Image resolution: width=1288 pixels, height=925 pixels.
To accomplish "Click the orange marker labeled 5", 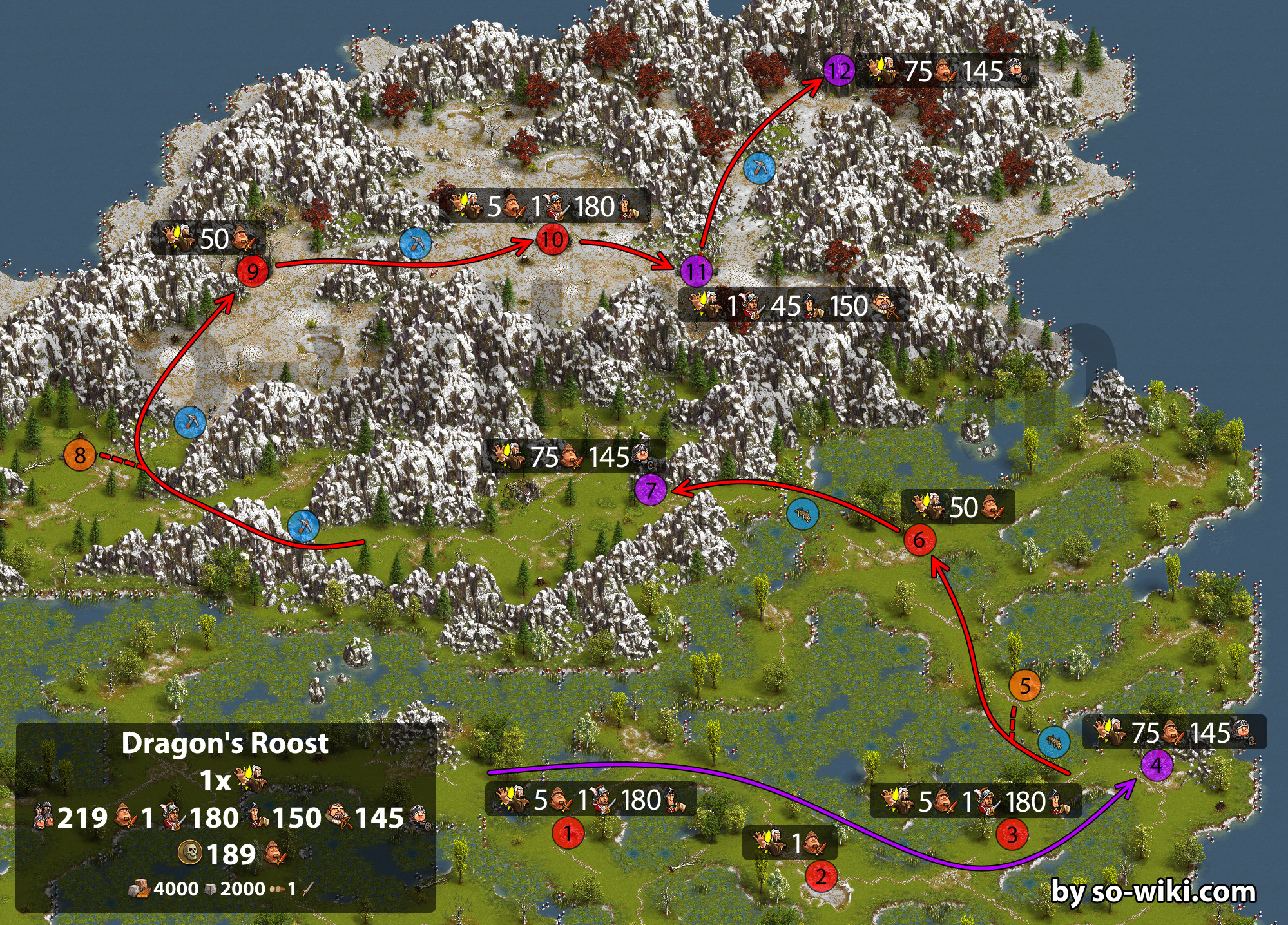I will click(x=1024, y=686).
